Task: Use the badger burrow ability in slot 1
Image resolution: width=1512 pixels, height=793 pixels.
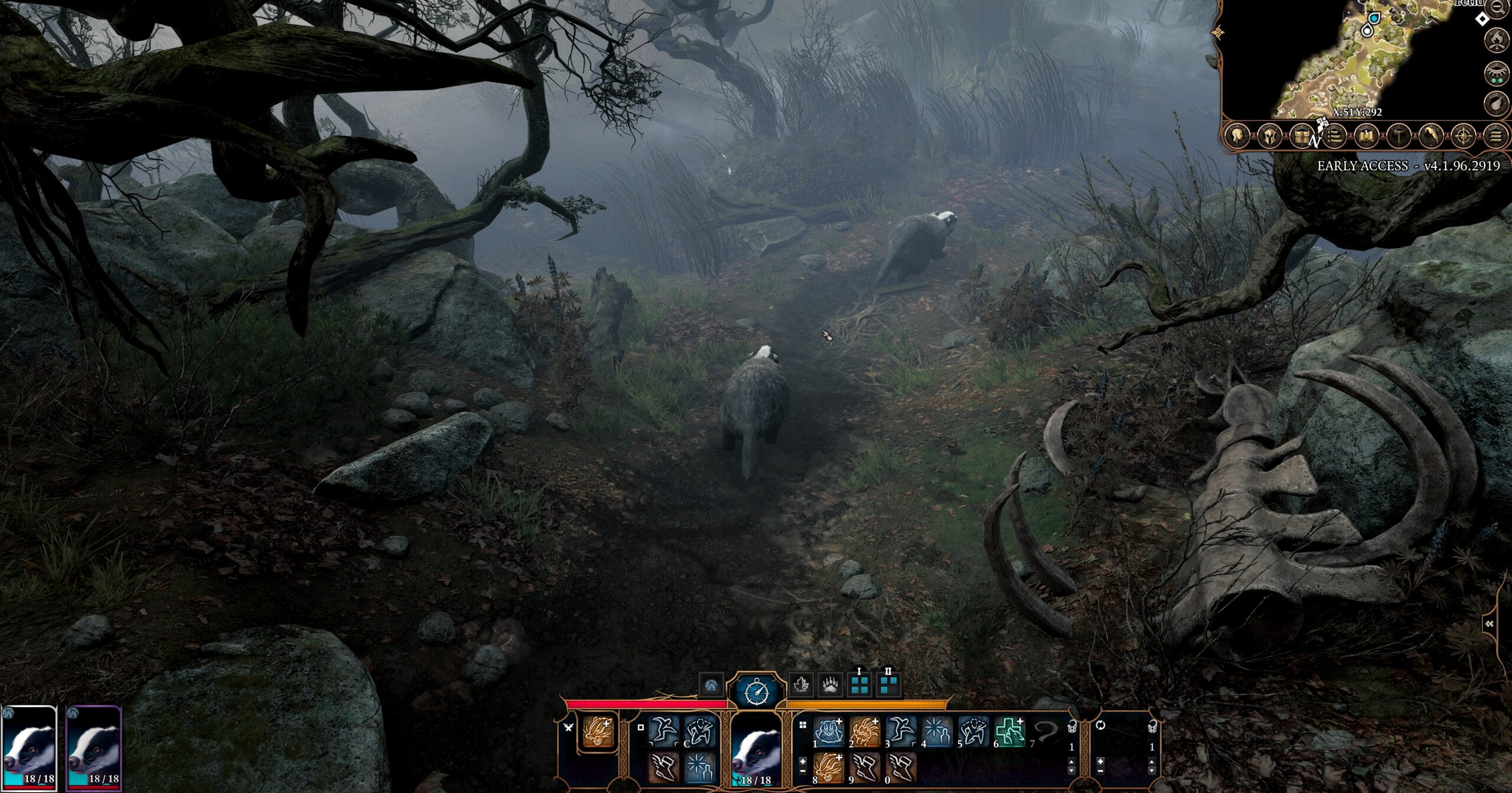Action: click(x=829, y=733)
